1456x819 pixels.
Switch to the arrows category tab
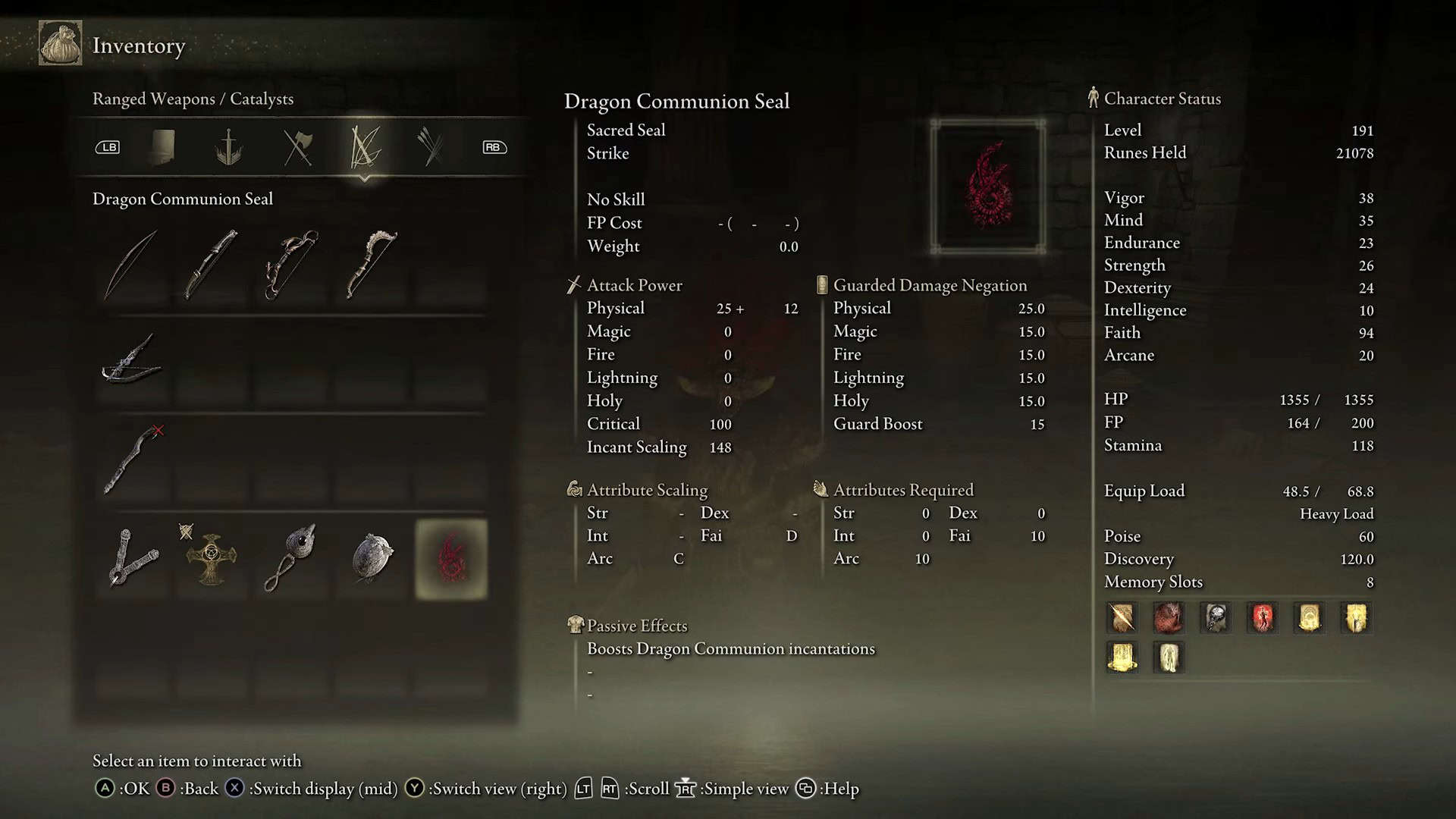coord(430,147)
